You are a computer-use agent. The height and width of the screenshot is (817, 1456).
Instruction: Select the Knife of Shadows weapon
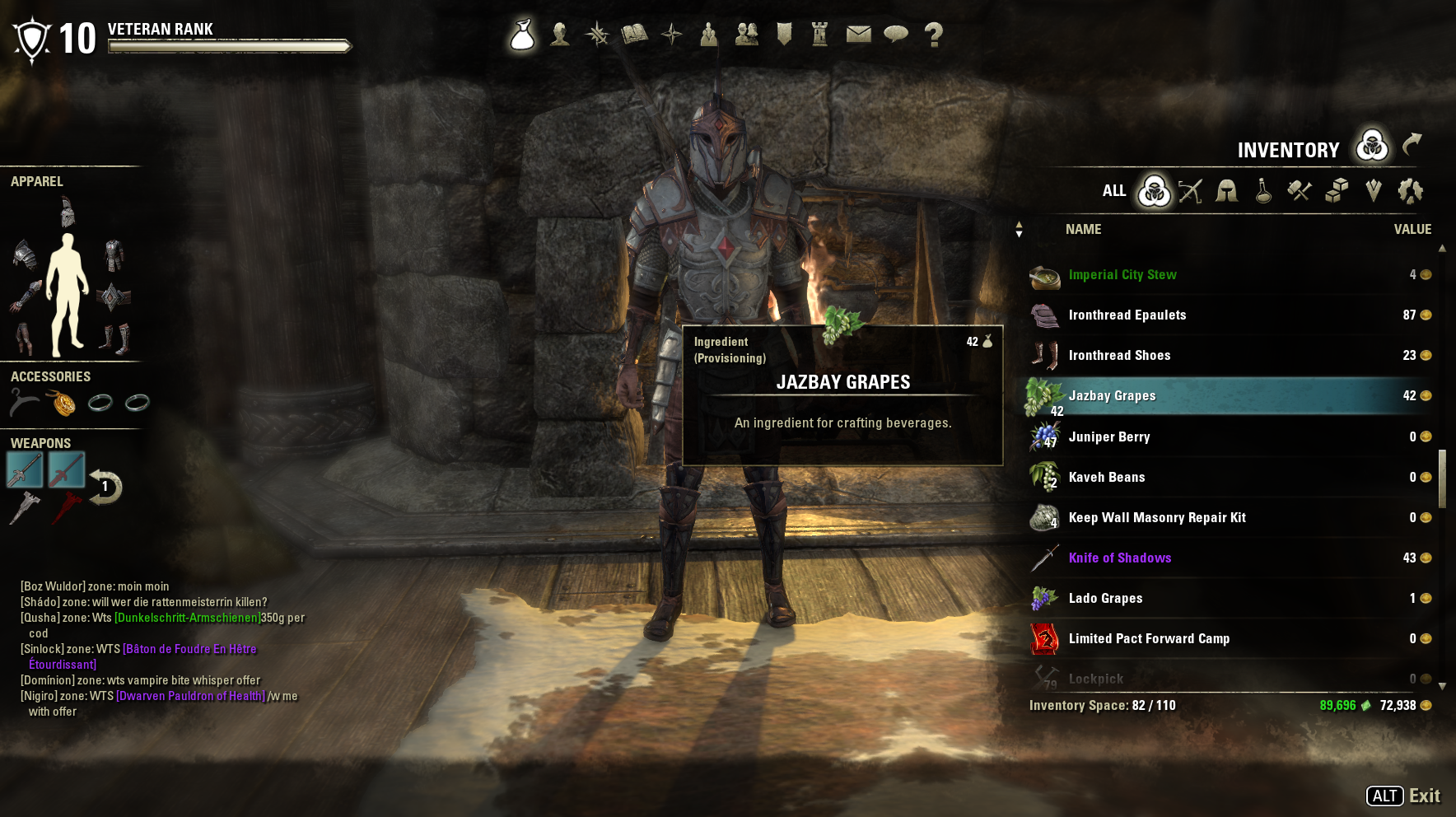tap(1119, 558)
